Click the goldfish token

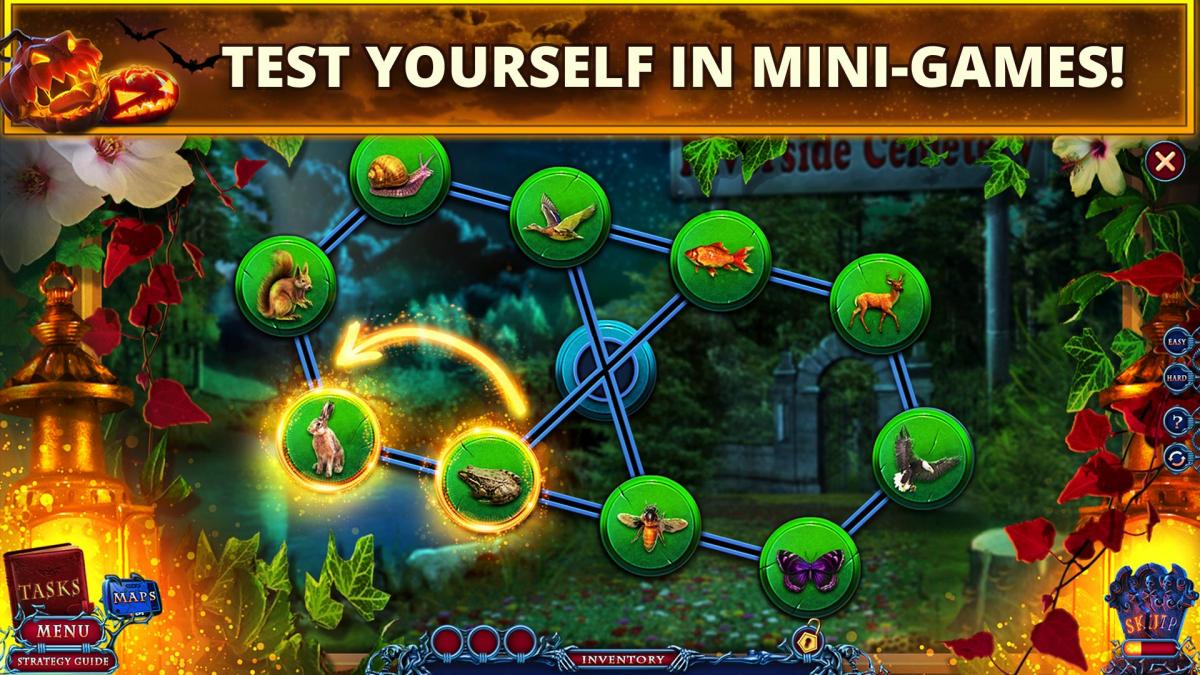719,260
